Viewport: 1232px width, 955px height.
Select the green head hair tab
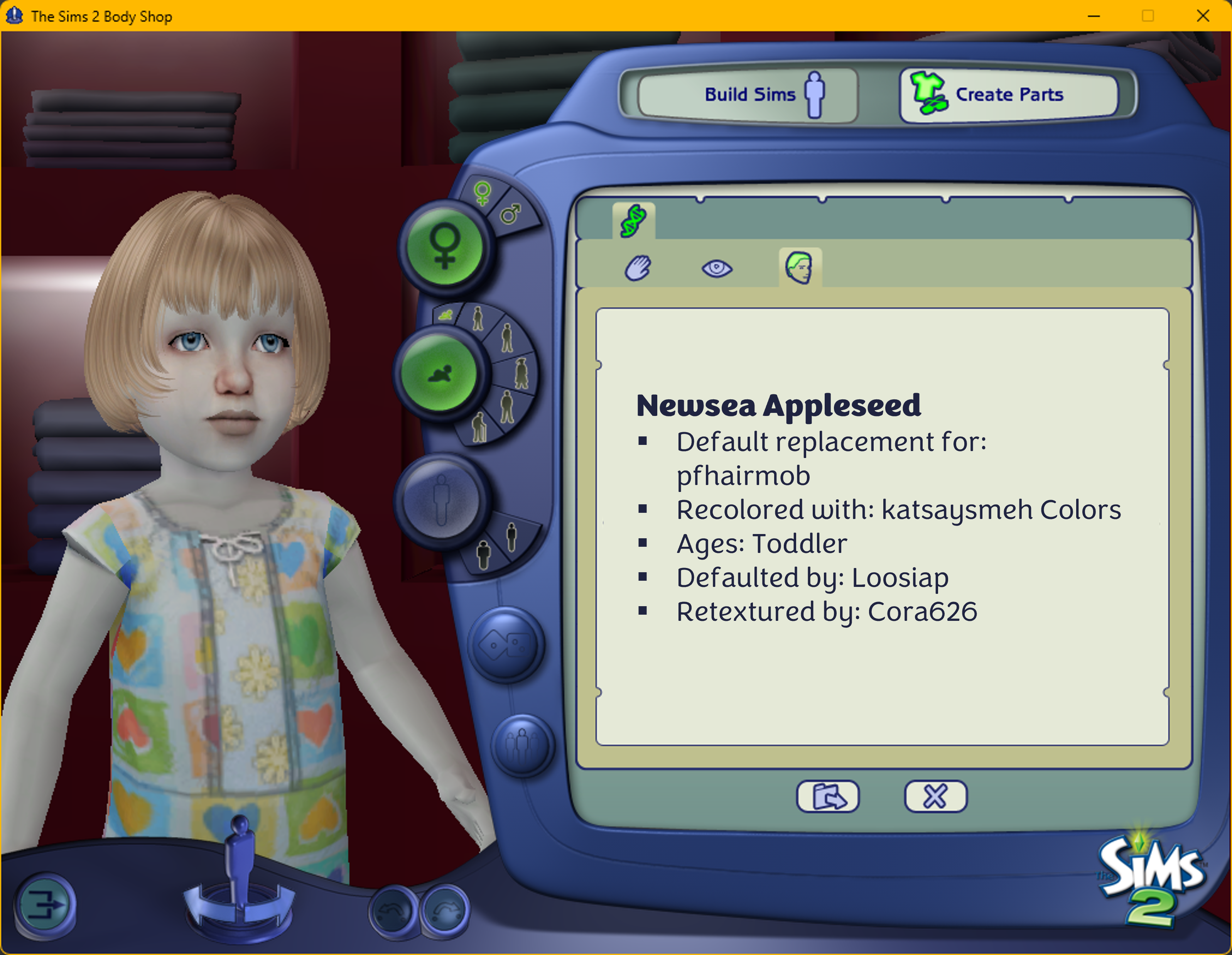[799, 267]
